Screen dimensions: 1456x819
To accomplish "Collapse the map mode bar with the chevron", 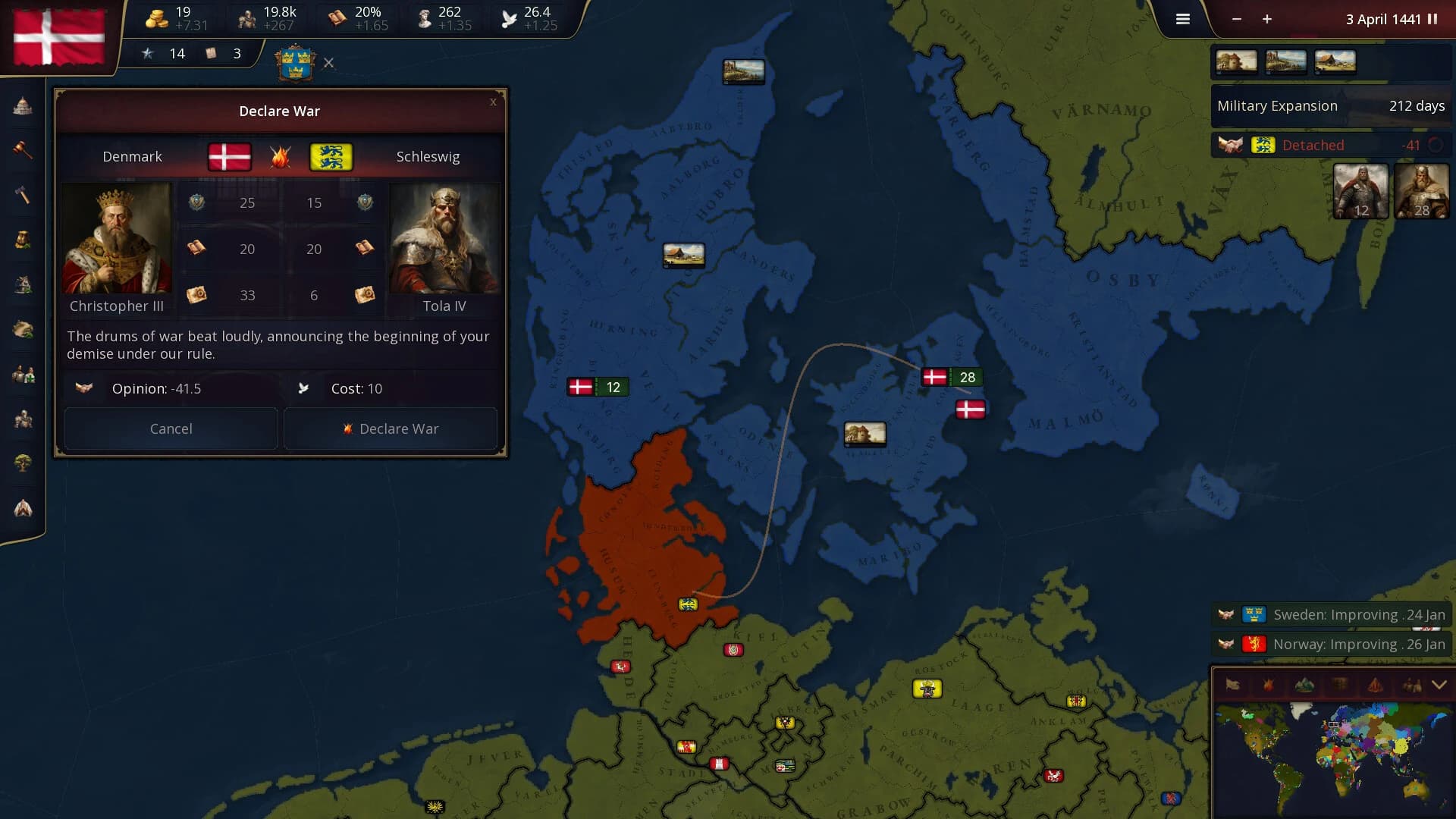I will coord(1439,685).
